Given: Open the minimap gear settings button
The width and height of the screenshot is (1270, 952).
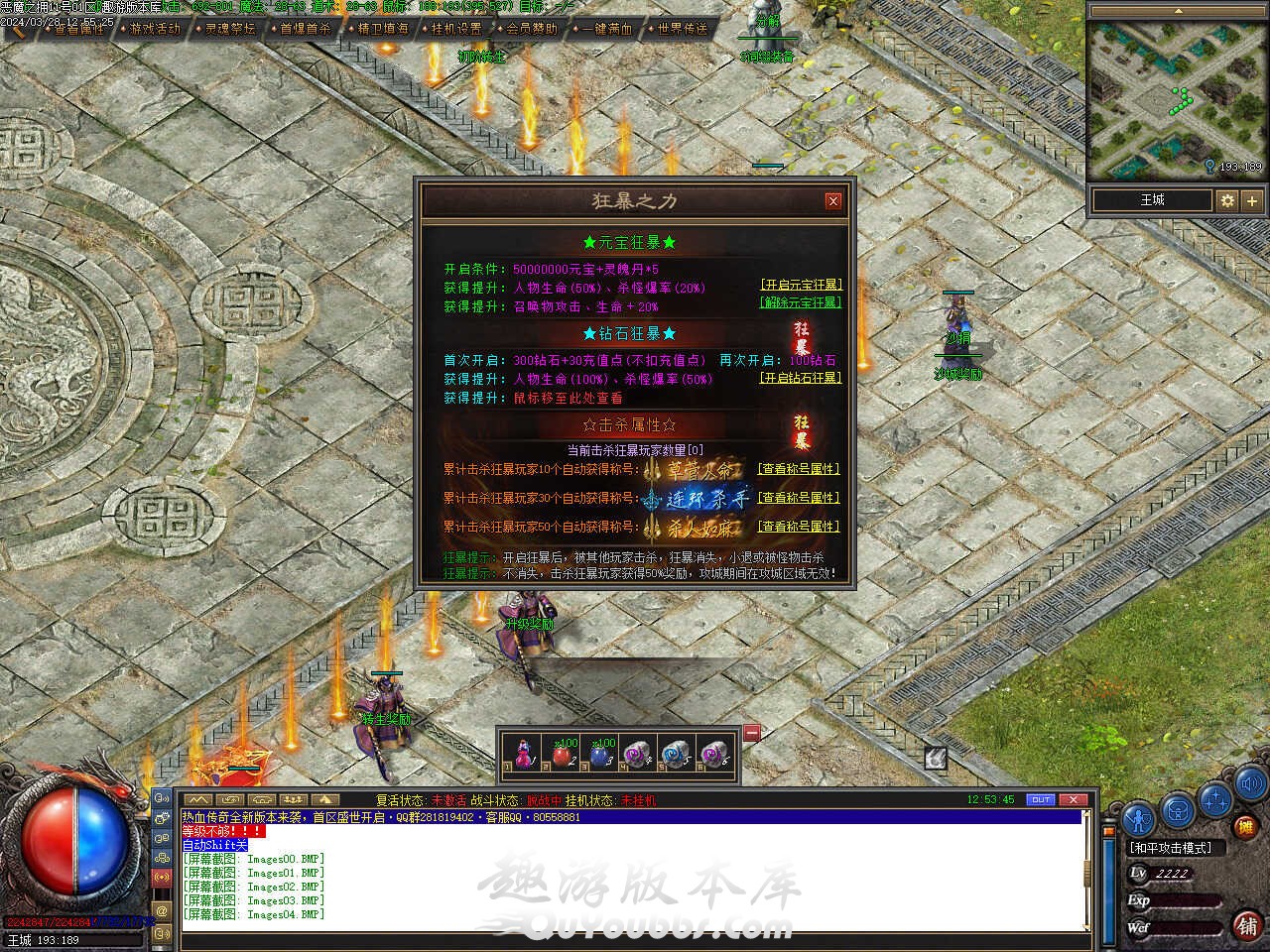Looking at the screenshot, I should tap(1227, 200).
